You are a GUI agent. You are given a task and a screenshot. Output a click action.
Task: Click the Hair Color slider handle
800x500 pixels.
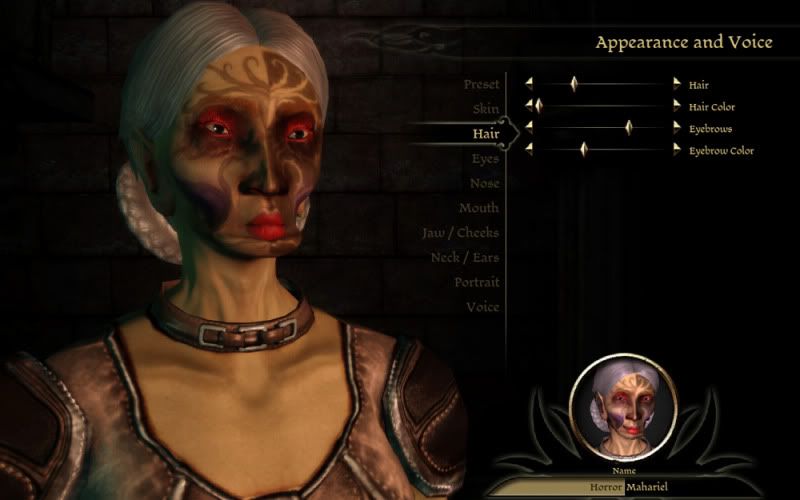coord(538,105)
